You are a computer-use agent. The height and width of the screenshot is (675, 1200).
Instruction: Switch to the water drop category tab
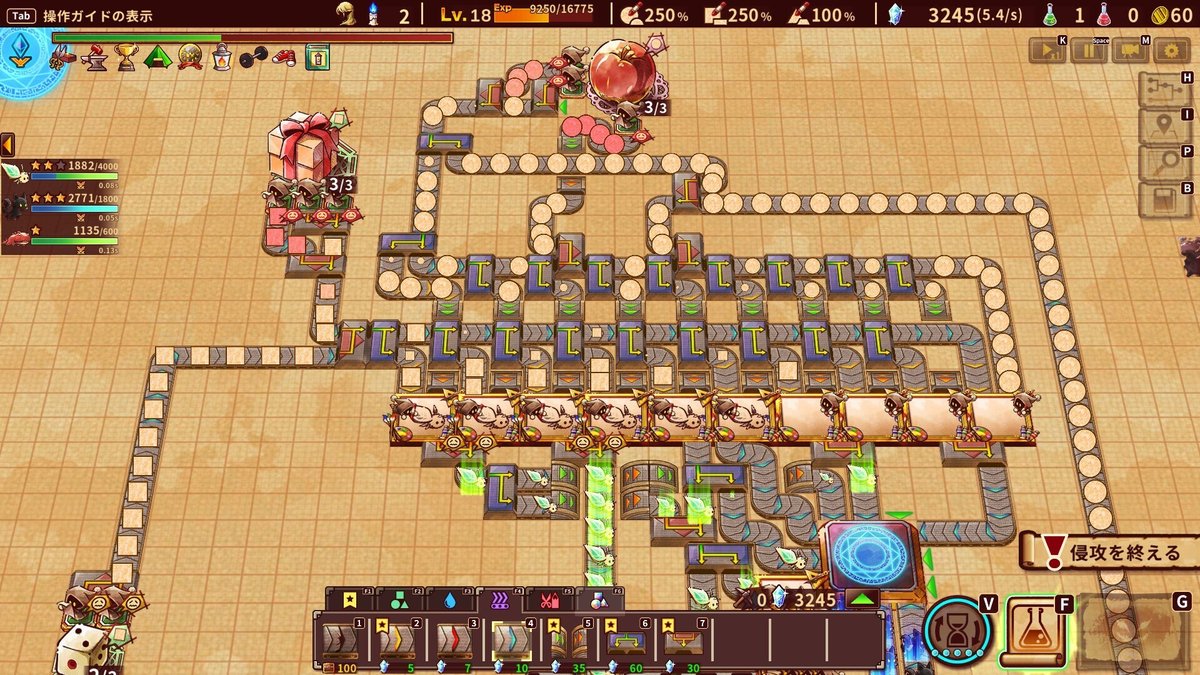click(449, 600)
